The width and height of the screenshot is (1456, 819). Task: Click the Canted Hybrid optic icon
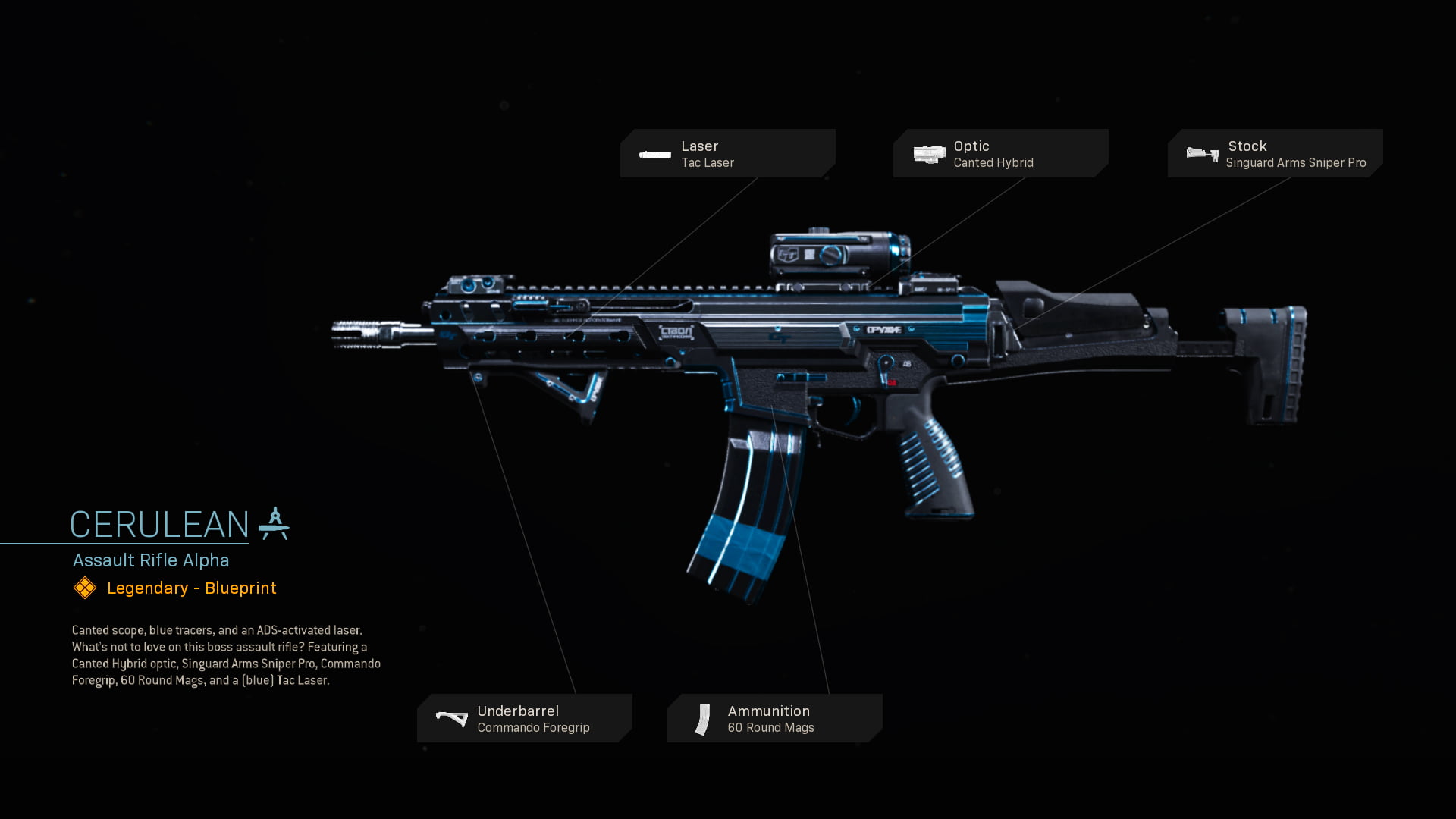(x=928, y=154)
